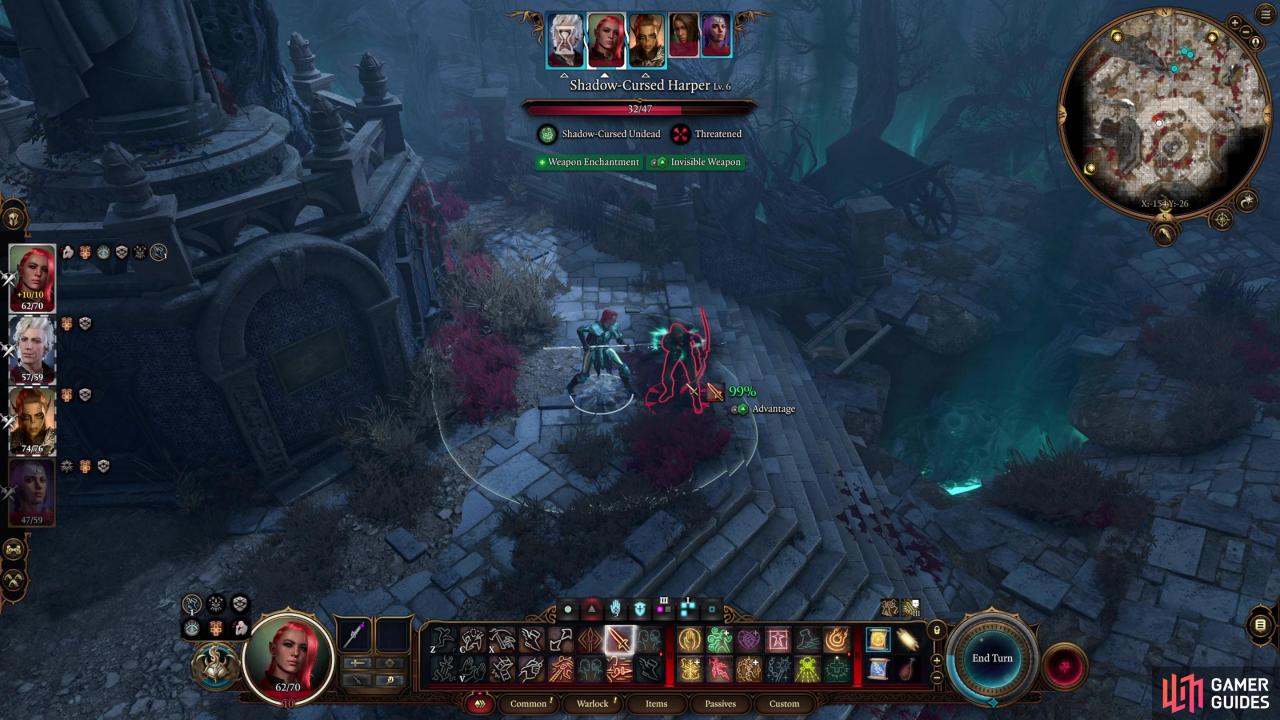Select the highlighted sword attack ability
The height and width of the screenshot is (720, 1280).
coord(619,639)
